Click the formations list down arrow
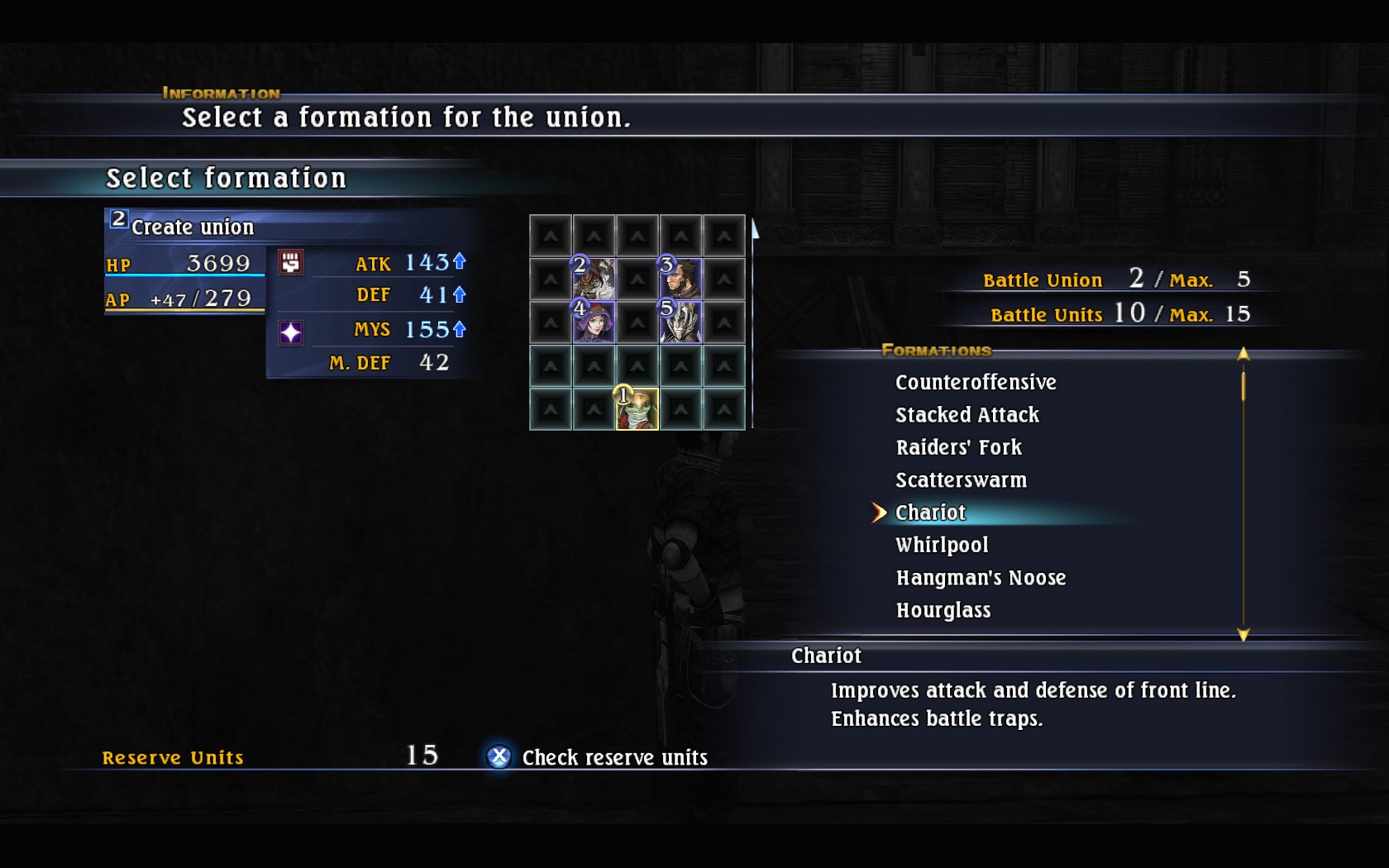Screen dimensions: 1389x868 [x=1243, y=635]
